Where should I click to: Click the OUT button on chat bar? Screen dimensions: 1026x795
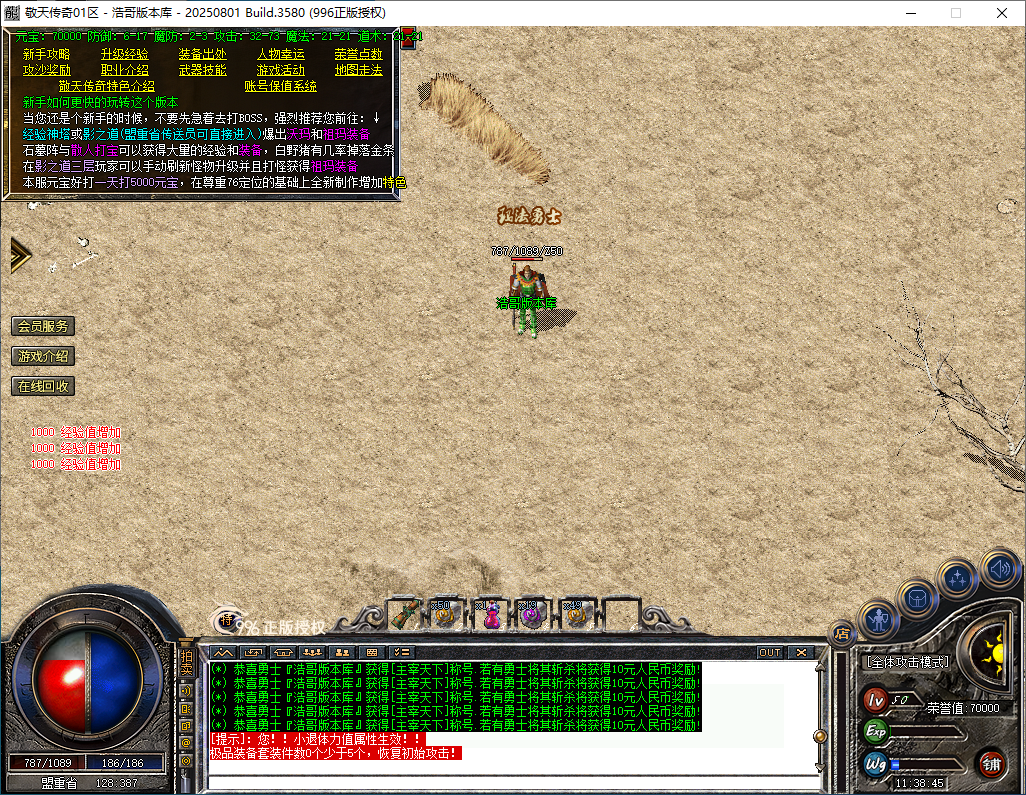[769, 652]
